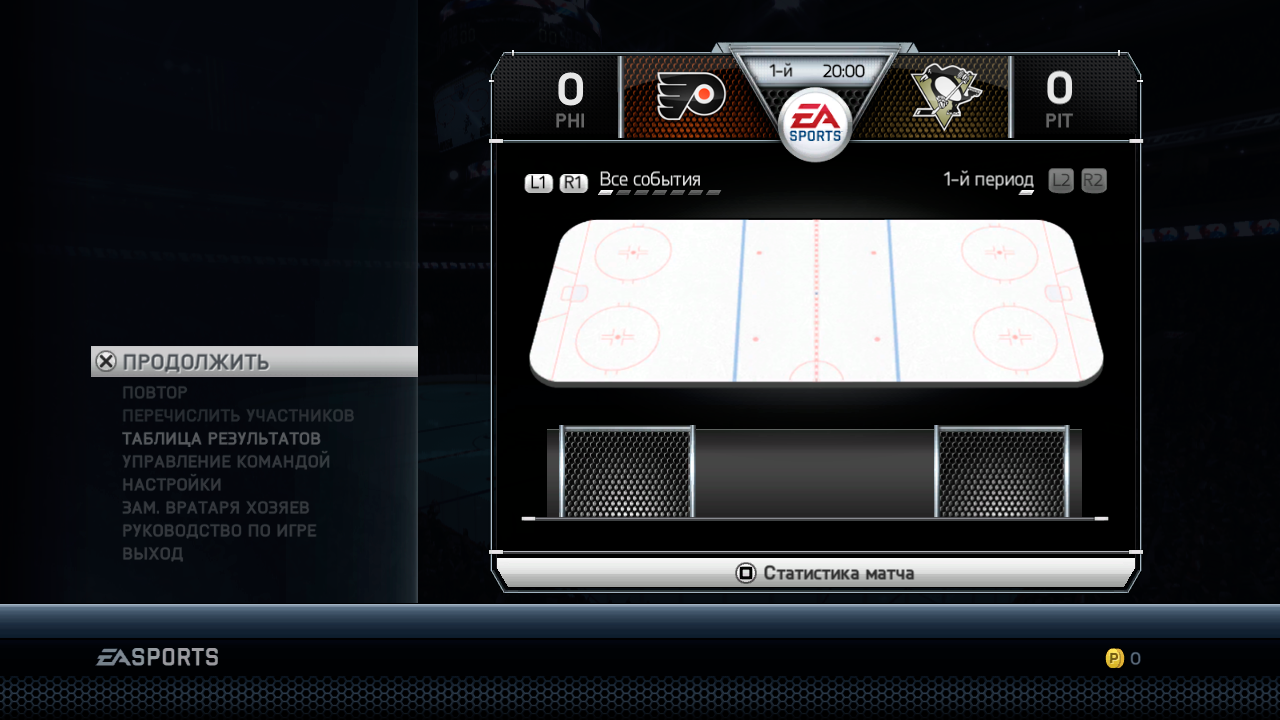Go to УПРАВЛЕНИЕ КОМАНДОЙ
The width and height of the screenshot is (1280, 720).
[x=226, y=462]
